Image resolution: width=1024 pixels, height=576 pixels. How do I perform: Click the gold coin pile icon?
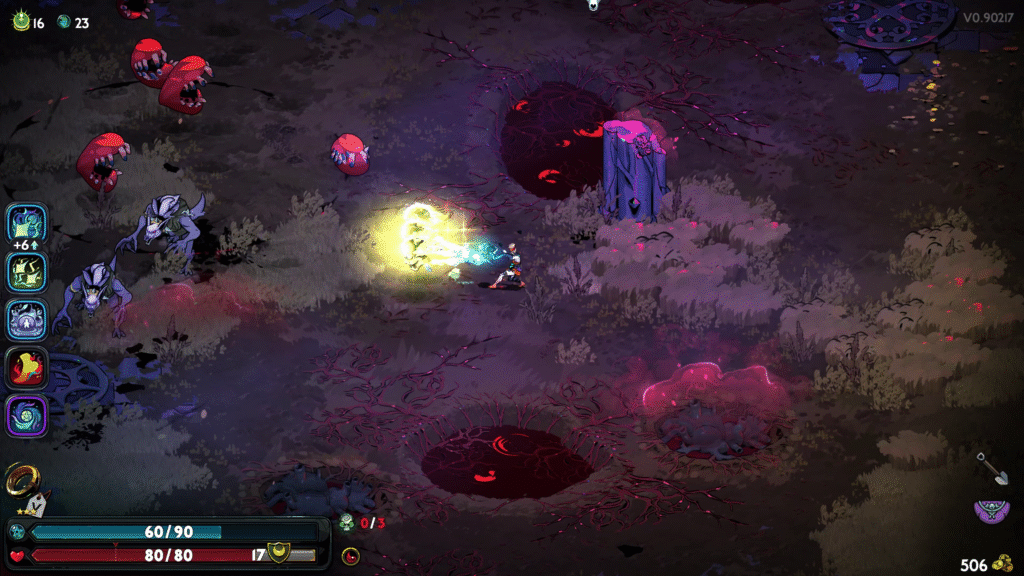(1004, 563)
